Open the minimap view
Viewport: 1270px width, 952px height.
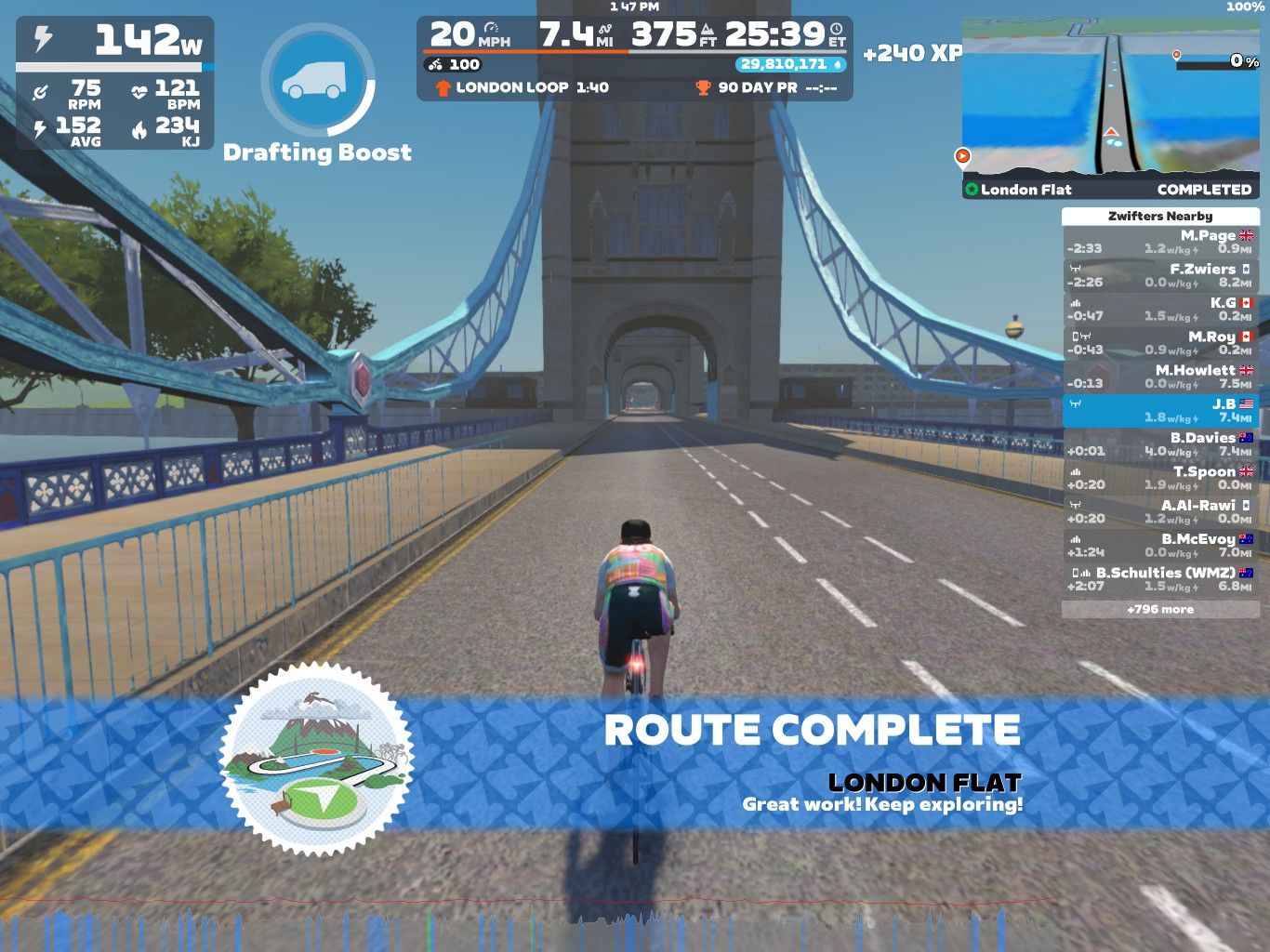pos(1110,98)
